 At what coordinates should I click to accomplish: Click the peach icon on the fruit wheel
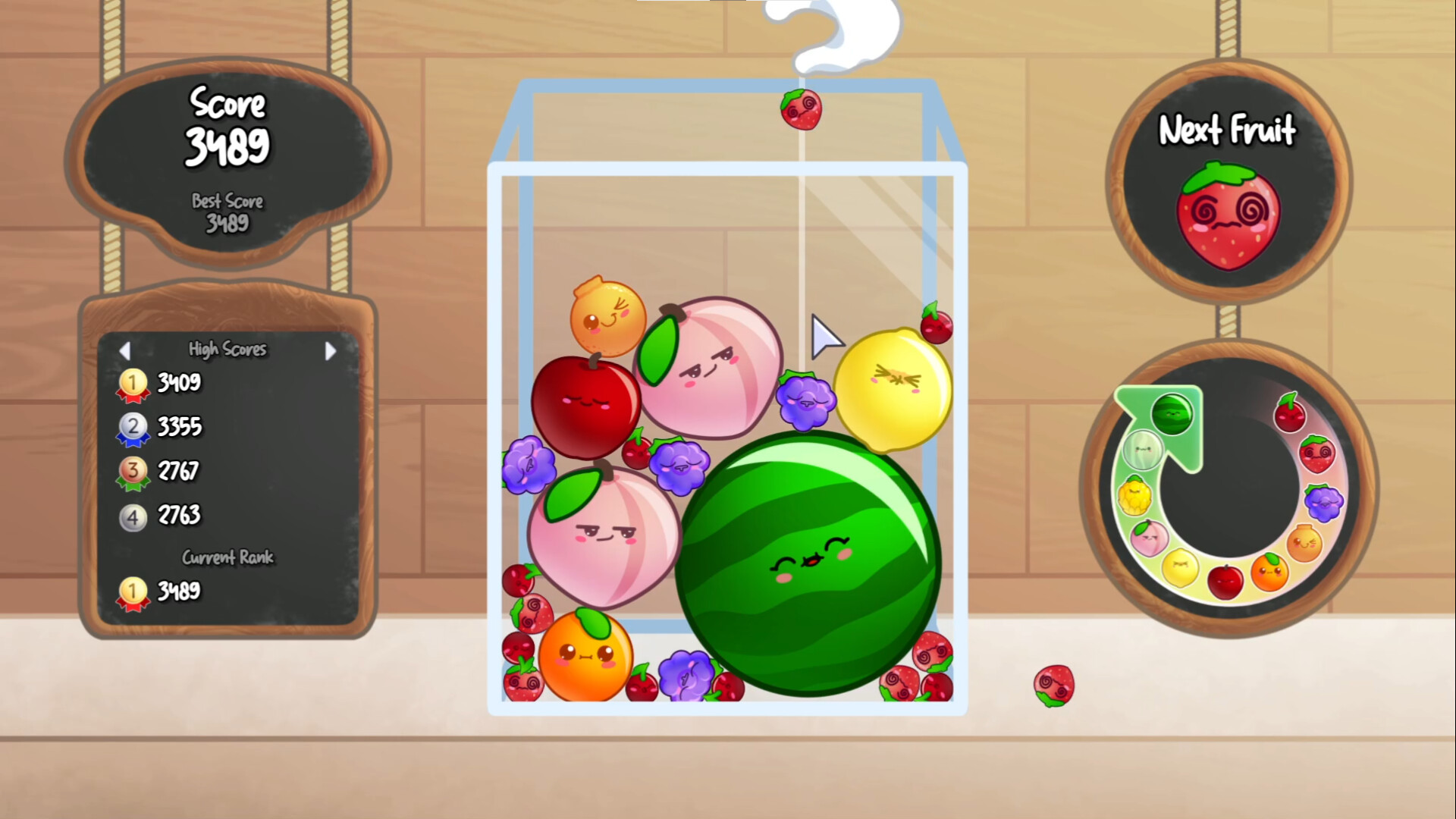coord(1150,539)
